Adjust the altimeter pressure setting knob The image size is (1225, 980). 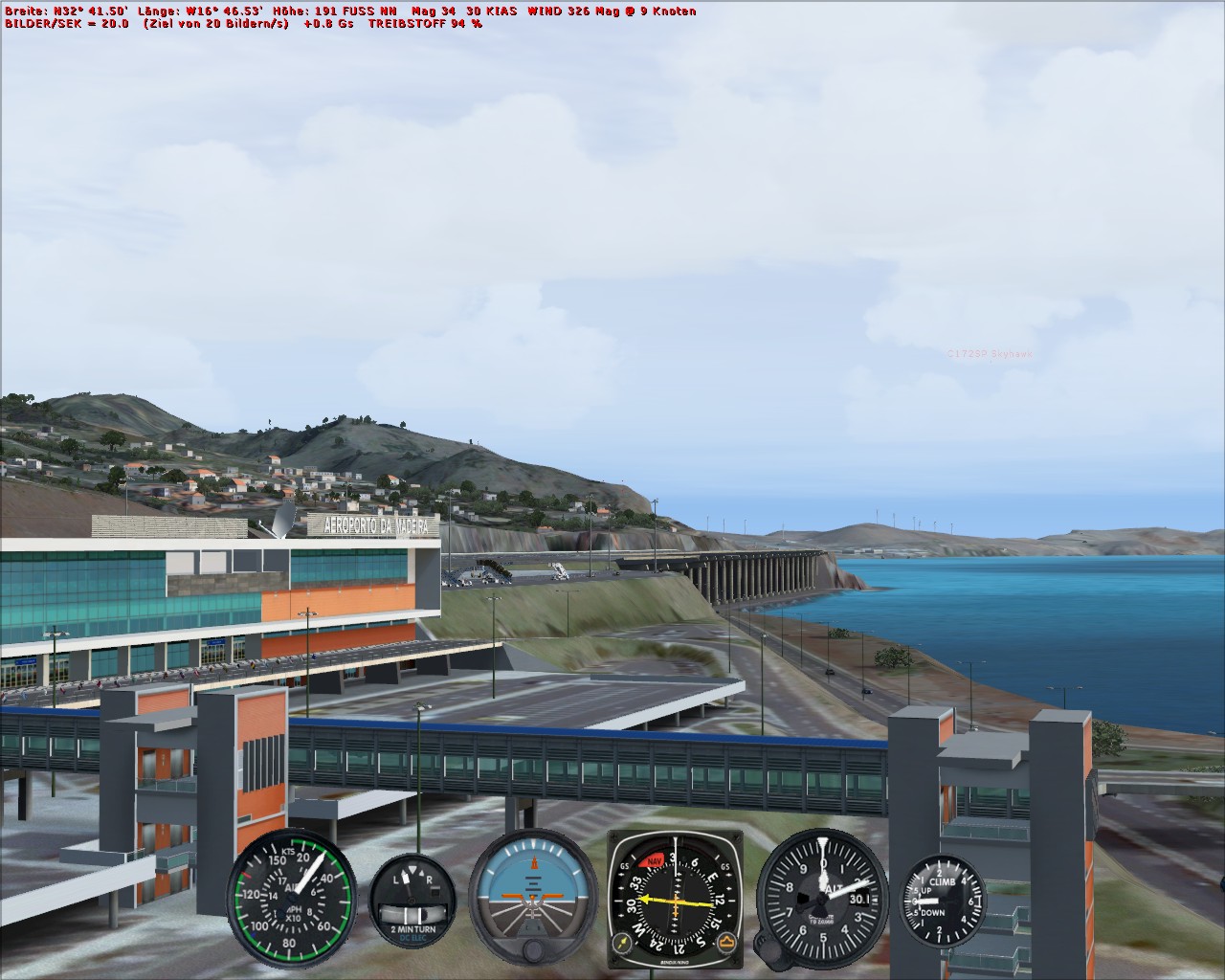pyautogui.click(x=771, y=948)
